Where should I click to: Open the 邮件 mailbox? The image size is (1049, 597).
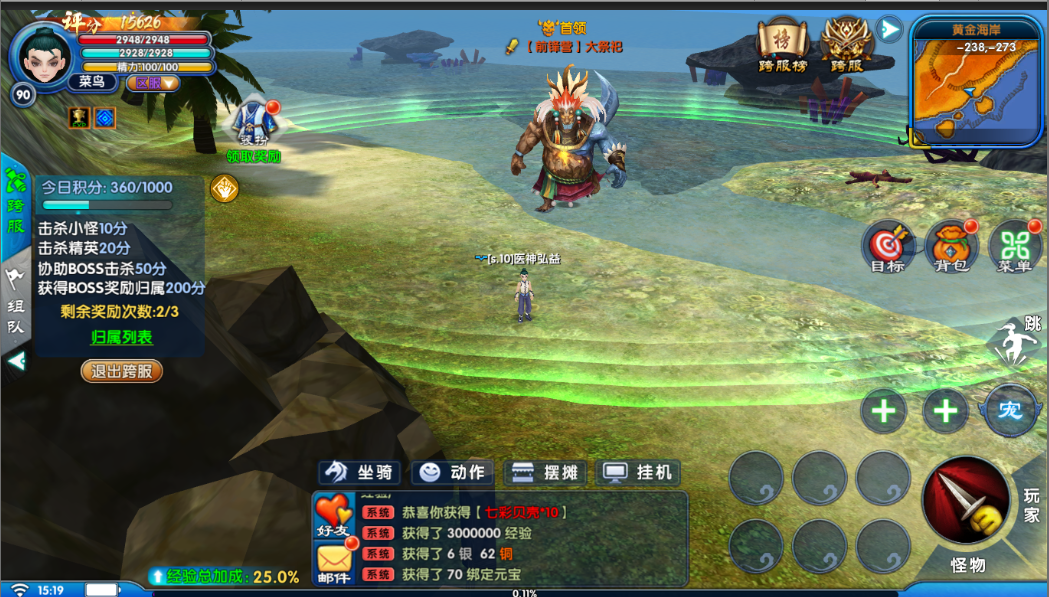pos(334,564)
